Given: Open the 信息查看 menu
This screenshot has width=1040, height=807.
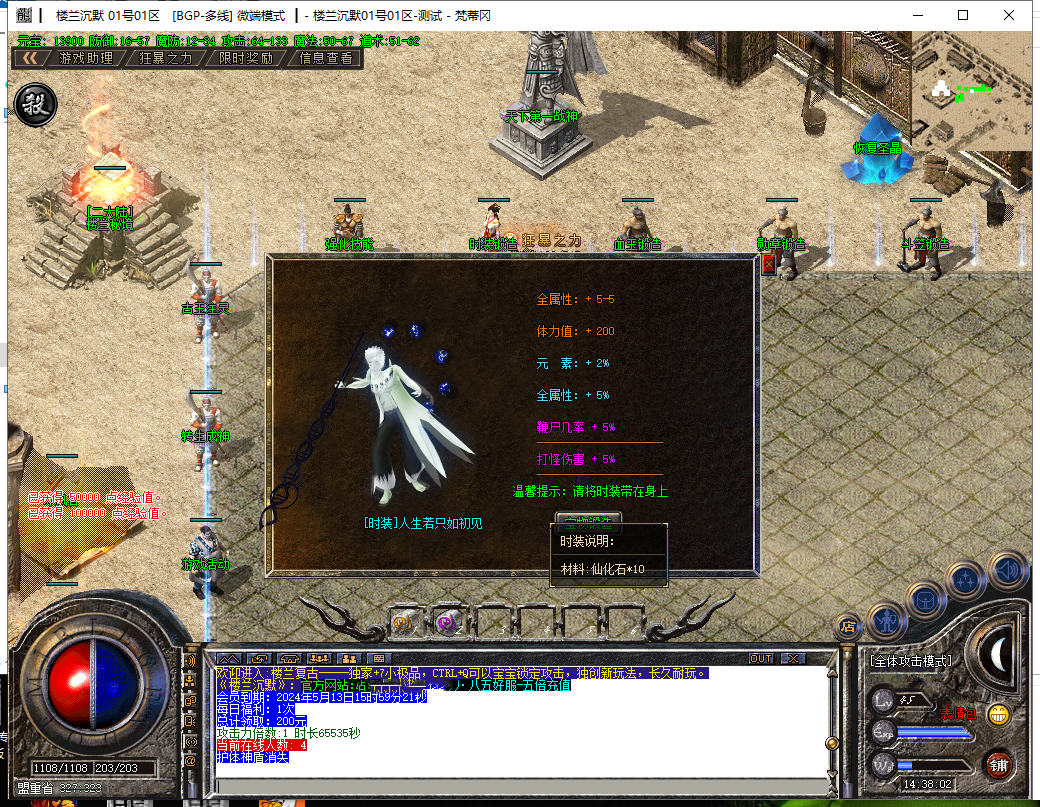Looking at the screenshot, I should tap(326, 58).
